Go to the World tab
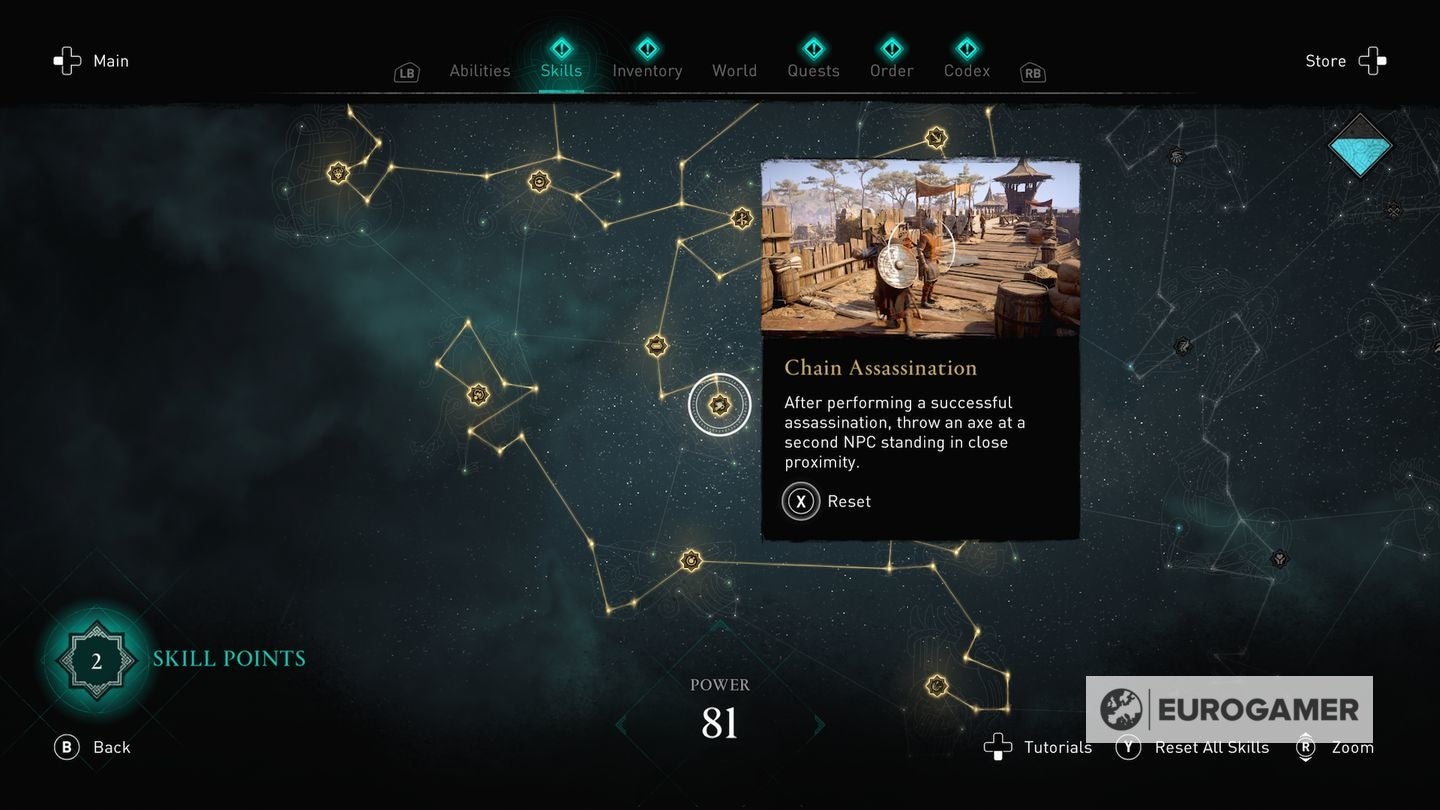The width and height of the screenshot is (1440, 810). click(734, 70)
